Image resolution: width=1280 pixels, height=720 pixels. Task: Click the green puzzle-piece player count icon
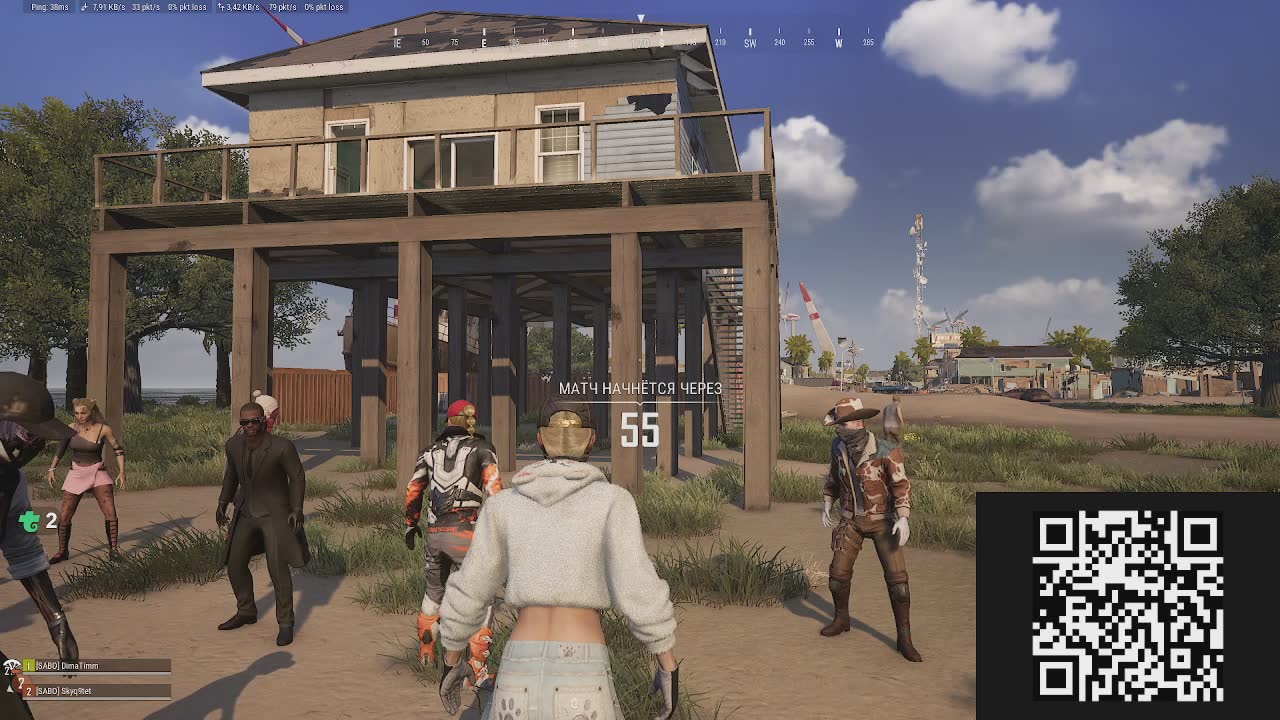point(30,521)
